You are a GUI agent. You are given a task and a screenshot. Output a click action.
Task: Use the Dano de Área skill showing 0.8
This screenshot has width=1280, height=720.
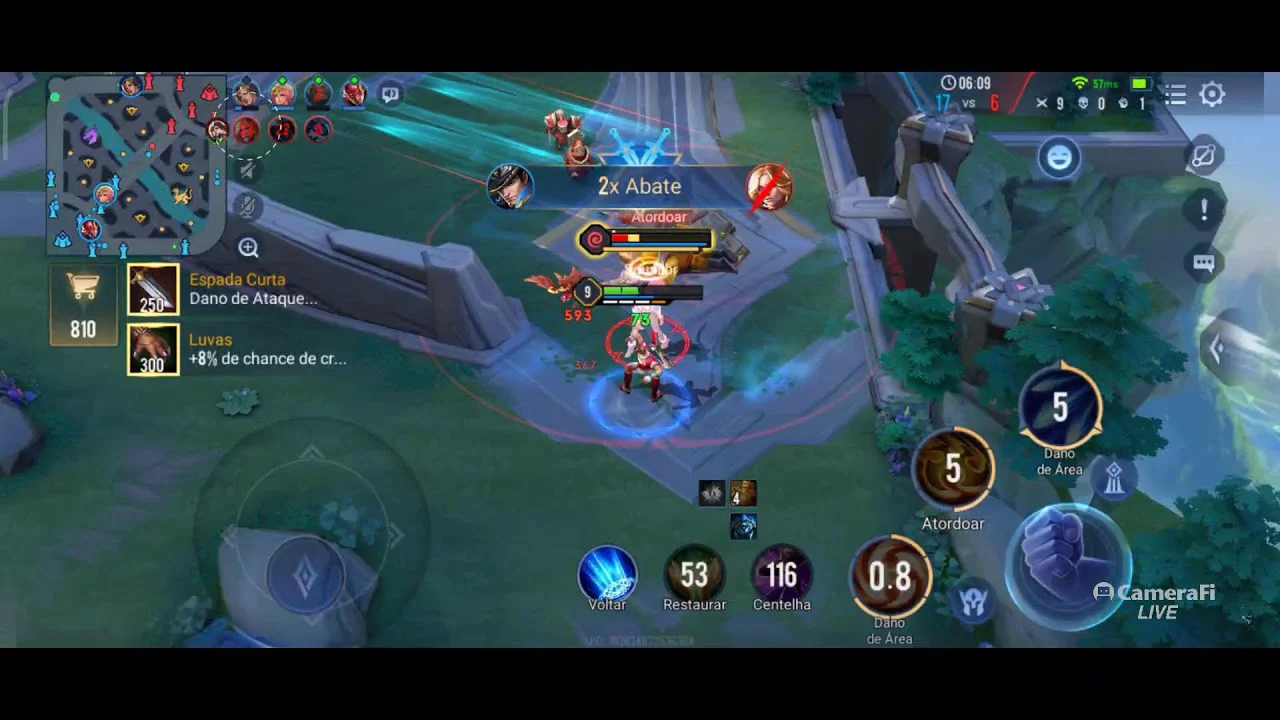tap(889, 577)
